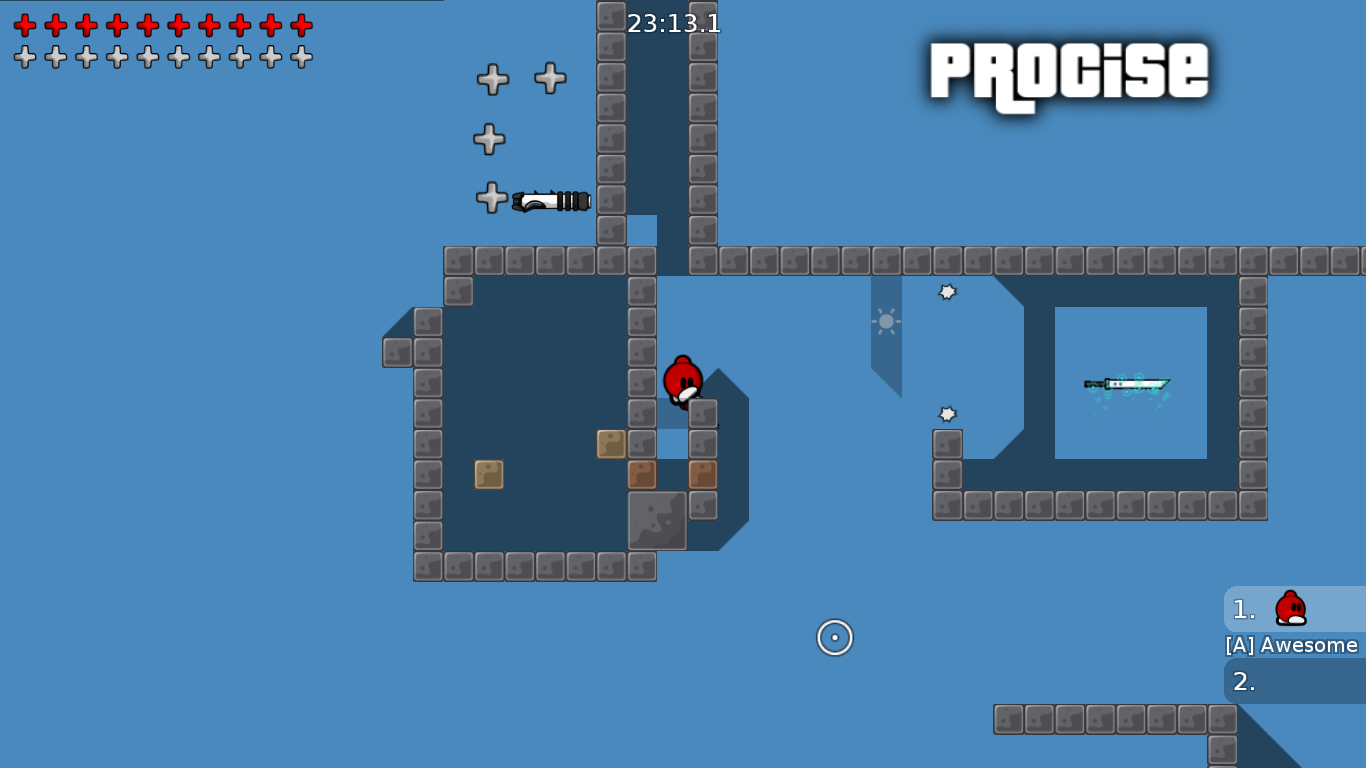Select the revolver weapon pickup
The height and width of the screenshot is (768, 1366).
tap(551, 200)
